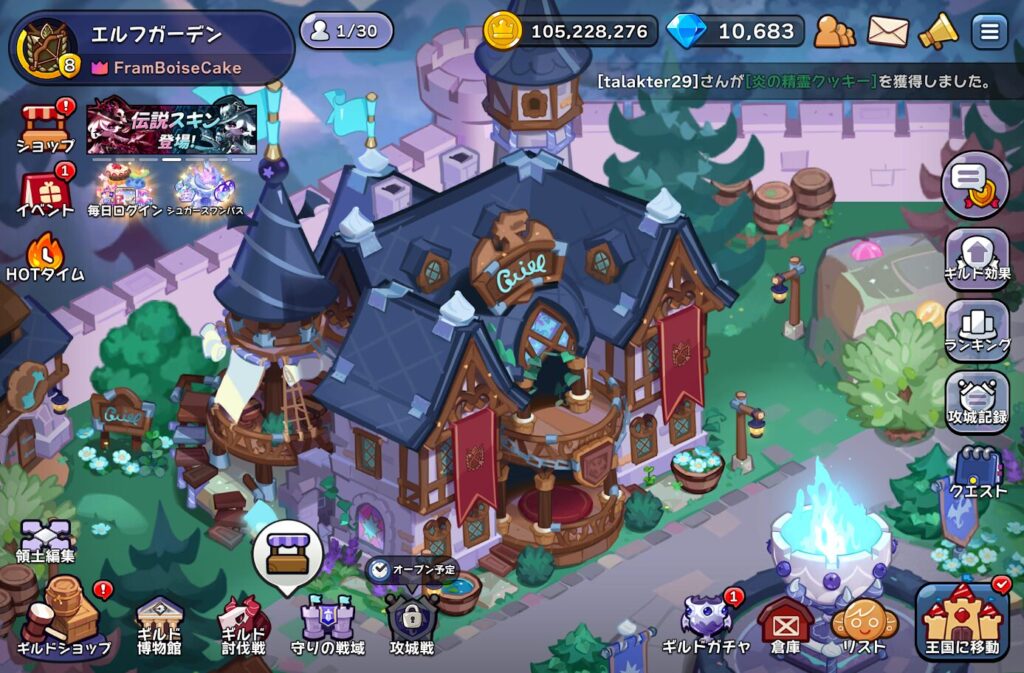Screen dimensions: 1024x673
Task: Open the friends icon
Action: pyautogui.click(x=834, y=32)
